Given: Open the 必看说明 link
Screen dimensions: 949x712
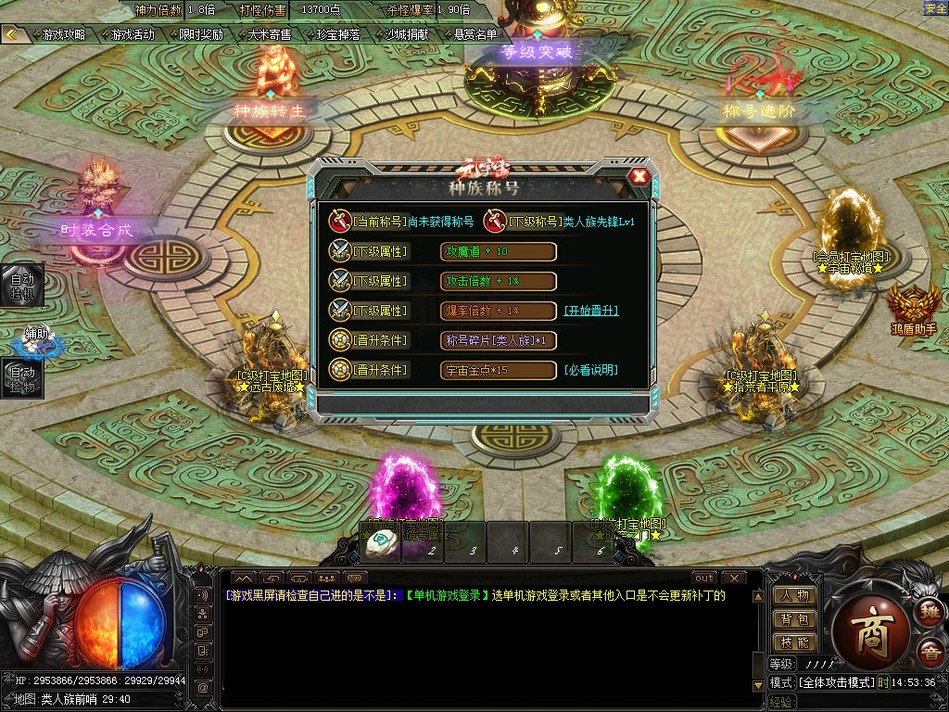Looking at the screenshot, I should pos(591,370).
